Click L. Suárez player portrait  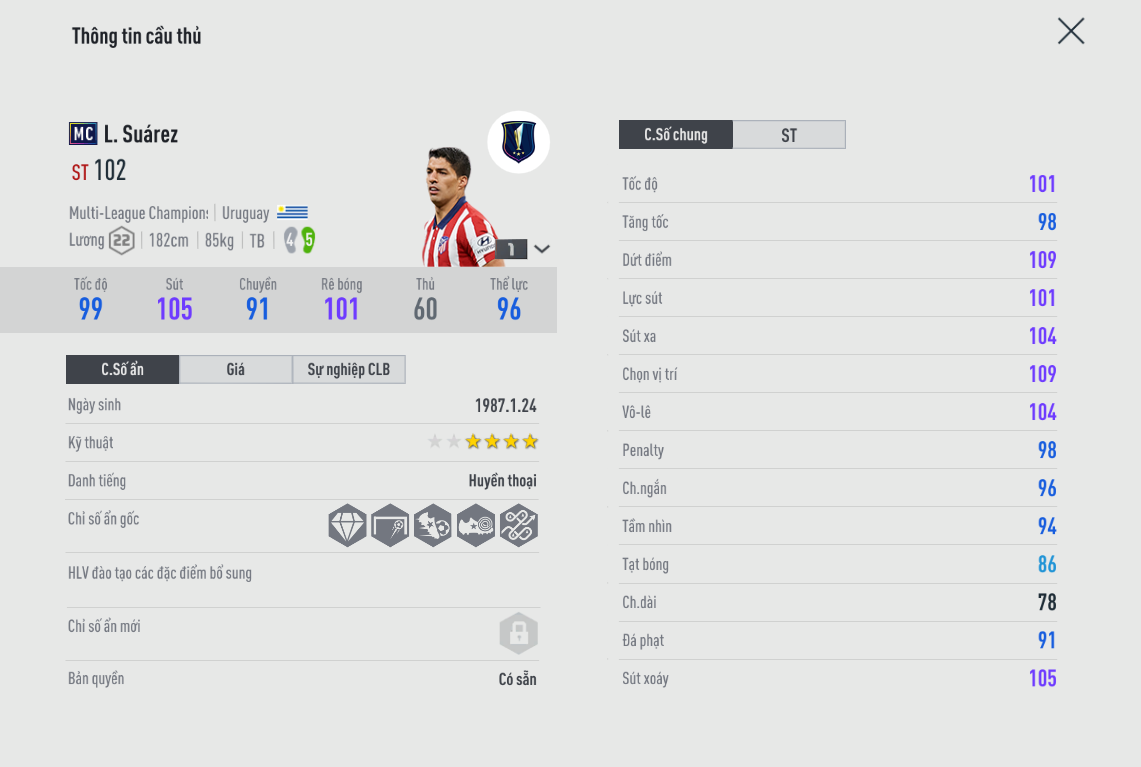pyautogui.click(x=457, y=210)
